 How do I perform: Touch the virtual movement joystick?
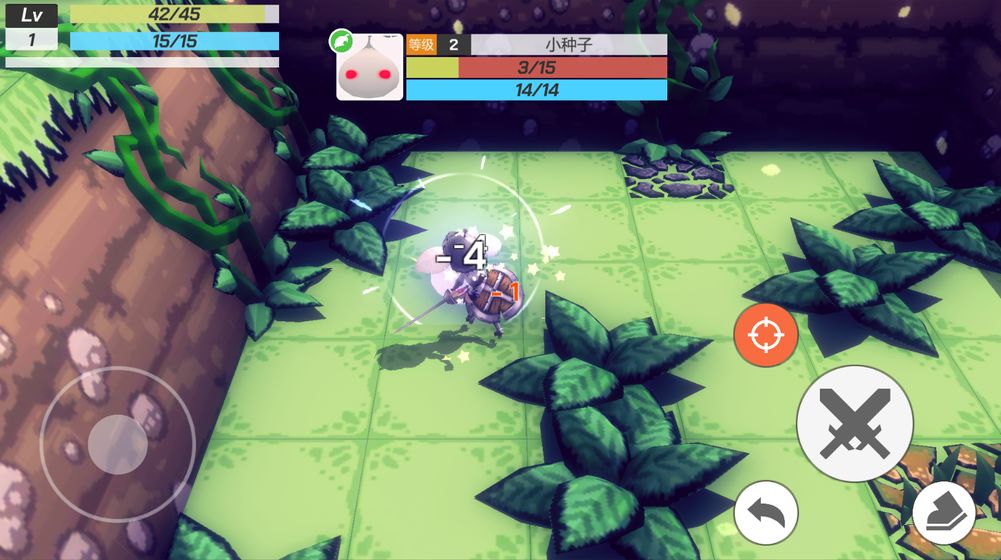[118, 443]
